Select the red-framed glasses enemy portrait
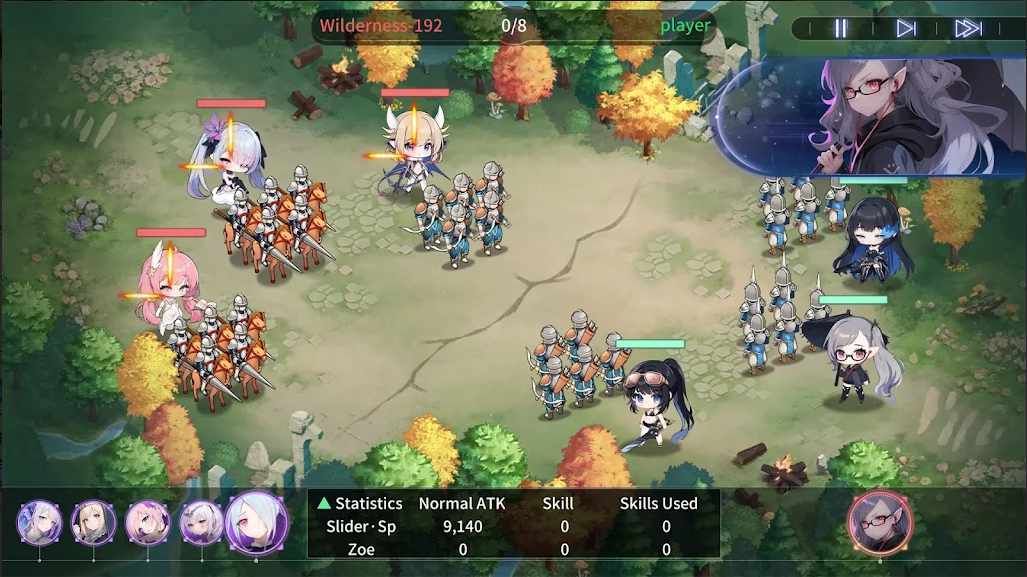The height and width of the screenshot is (577, 1027). tap(879, 523)
